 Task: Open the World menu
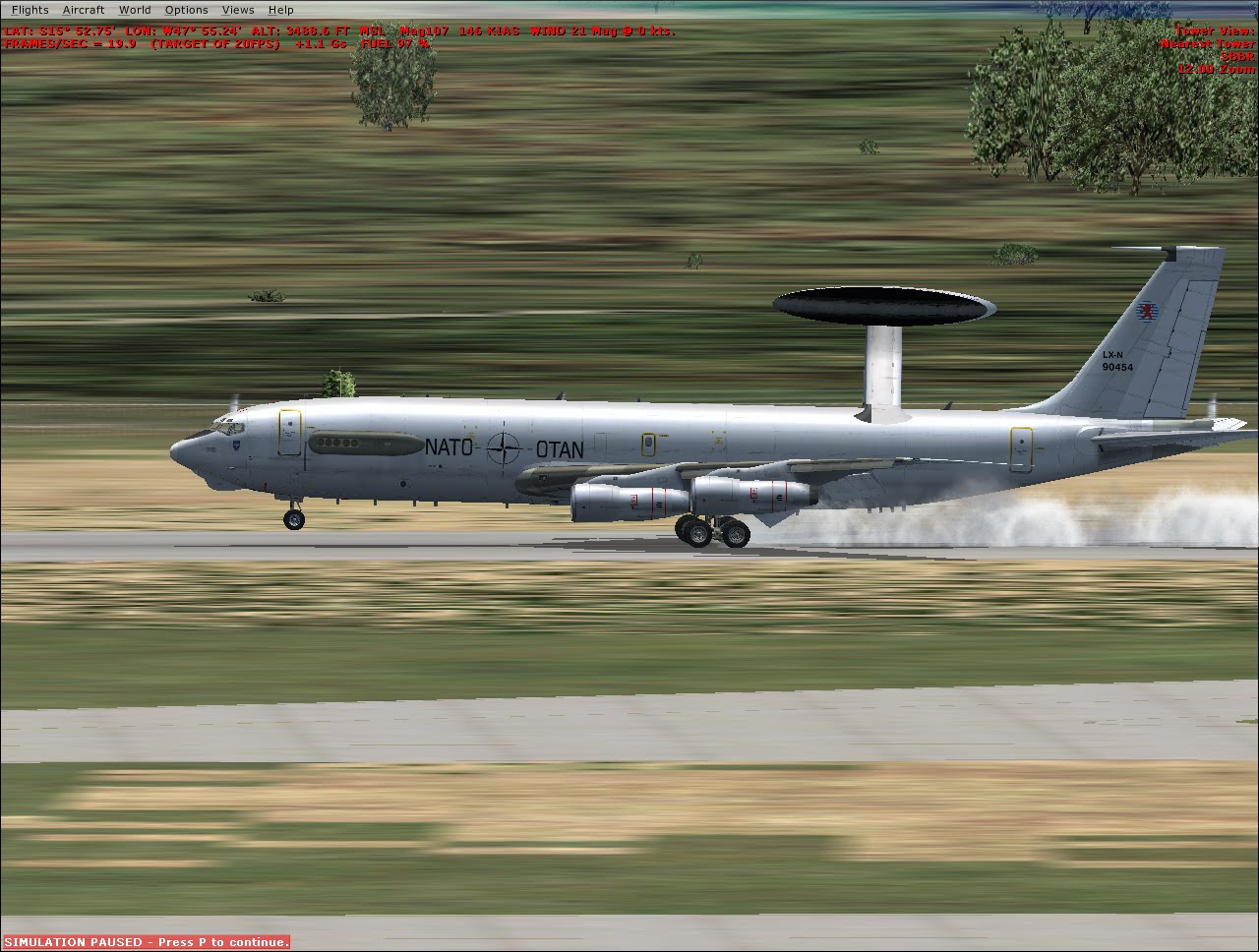[x=135, y=9]
